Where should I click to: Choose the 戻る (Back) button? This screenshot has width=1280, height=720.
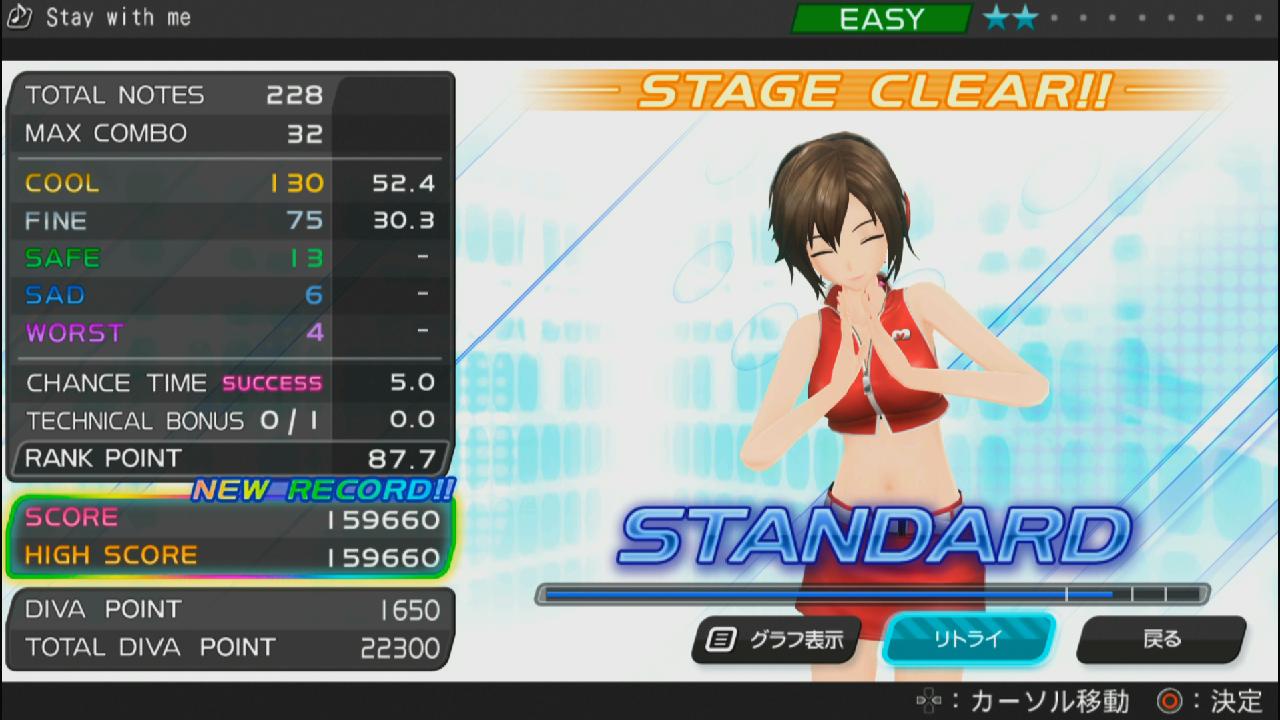1161,639
